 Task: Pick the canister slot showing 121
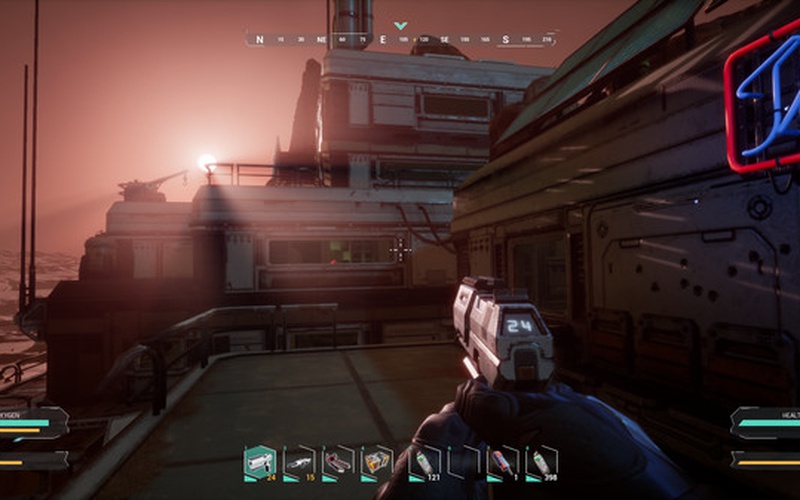click(x=424, y=461)
